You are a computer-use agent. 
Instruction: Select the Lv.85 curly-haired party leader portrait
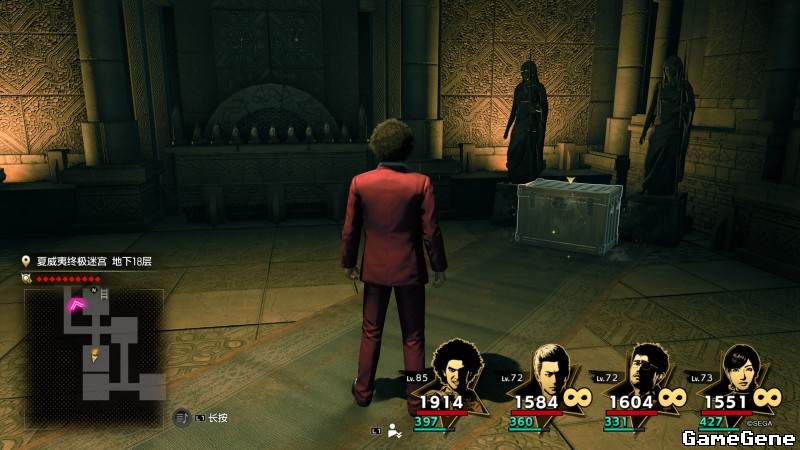point(456,368)
